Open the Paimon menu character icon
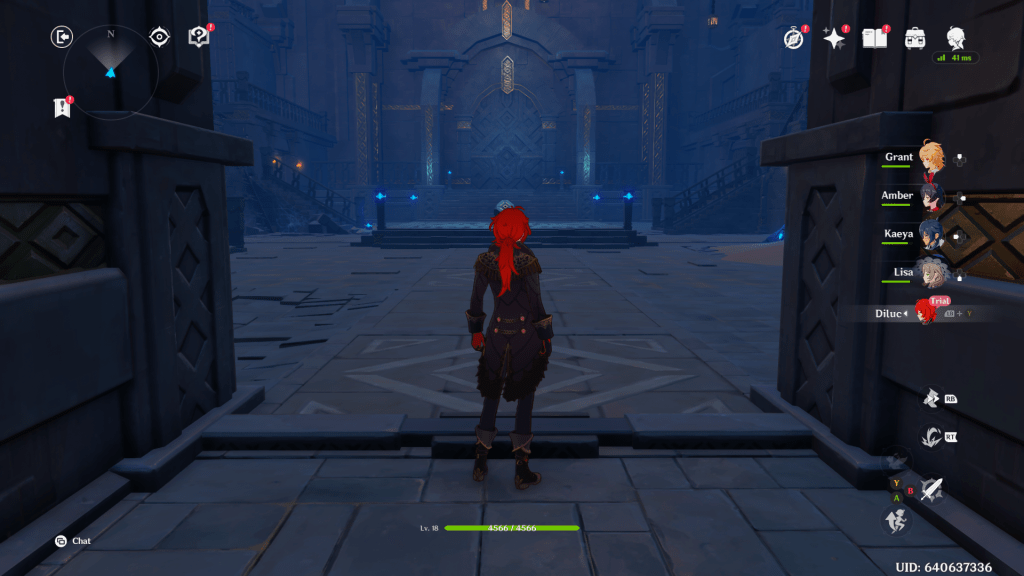 [x=956, y=37]
